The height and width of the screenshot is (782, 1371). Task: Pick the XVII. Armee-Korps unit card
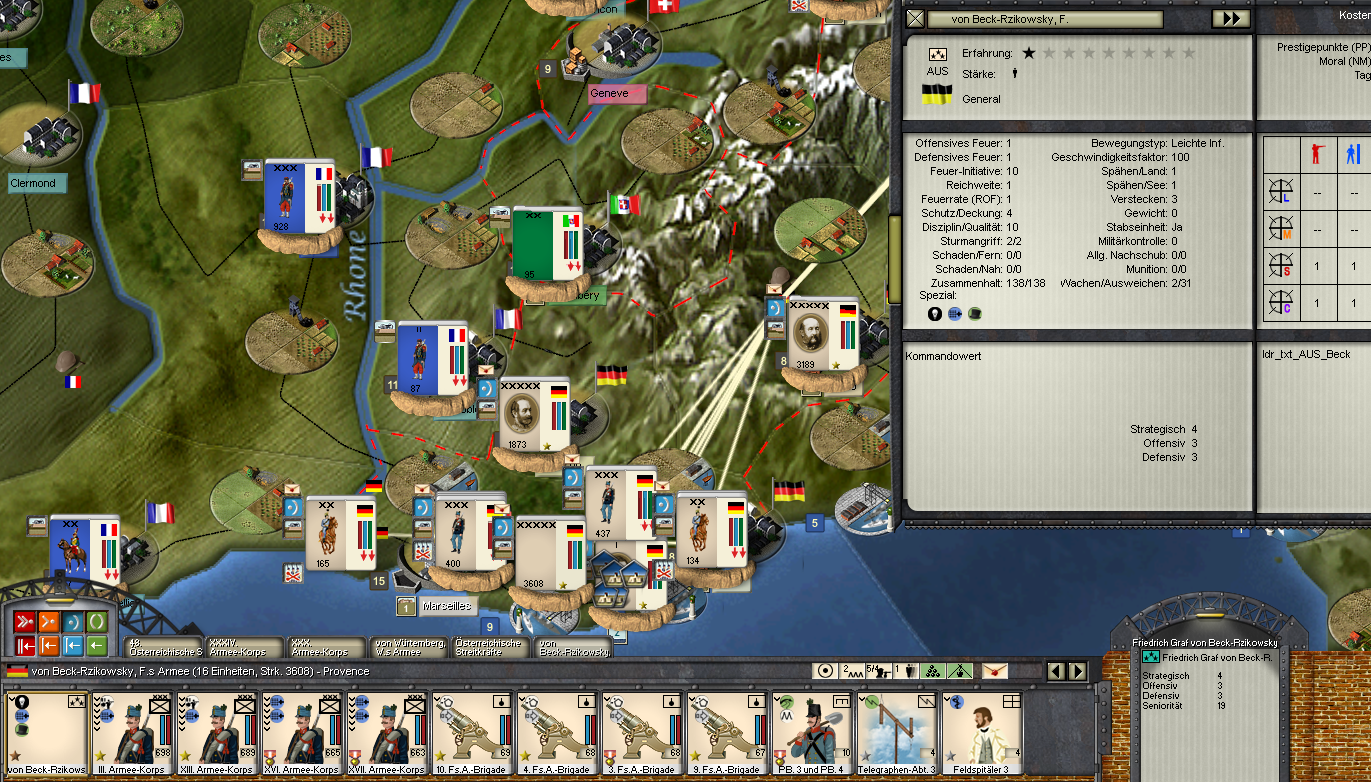pyautogui.click(x=388, y=734)
